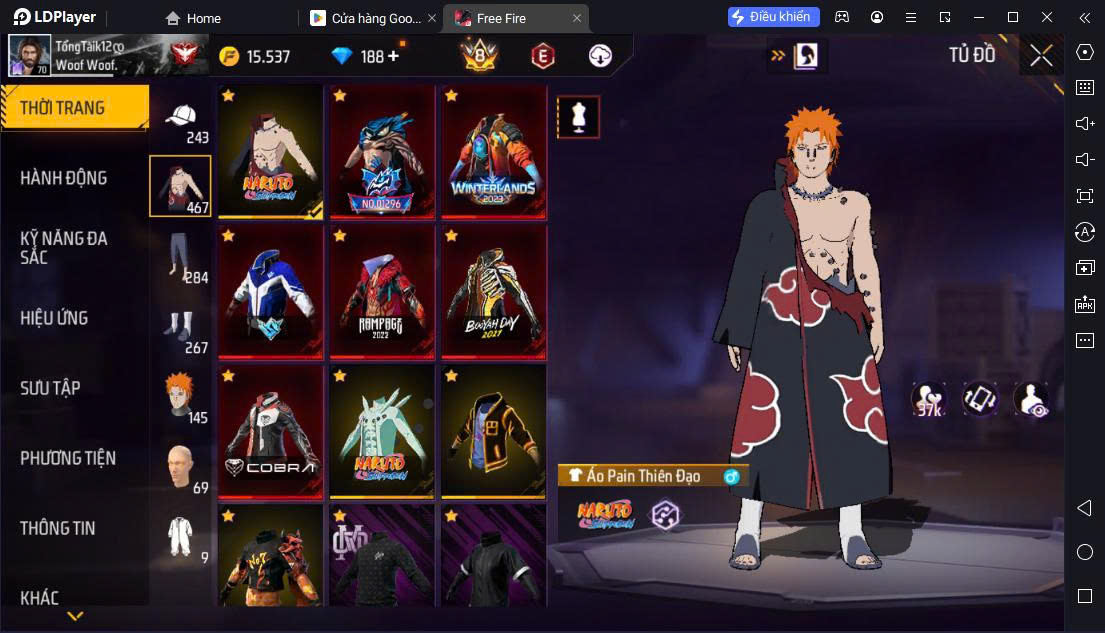The image size is (1105, 633).
Task: Select the Phương Tiện menu entry
Action: click(68, 458)
